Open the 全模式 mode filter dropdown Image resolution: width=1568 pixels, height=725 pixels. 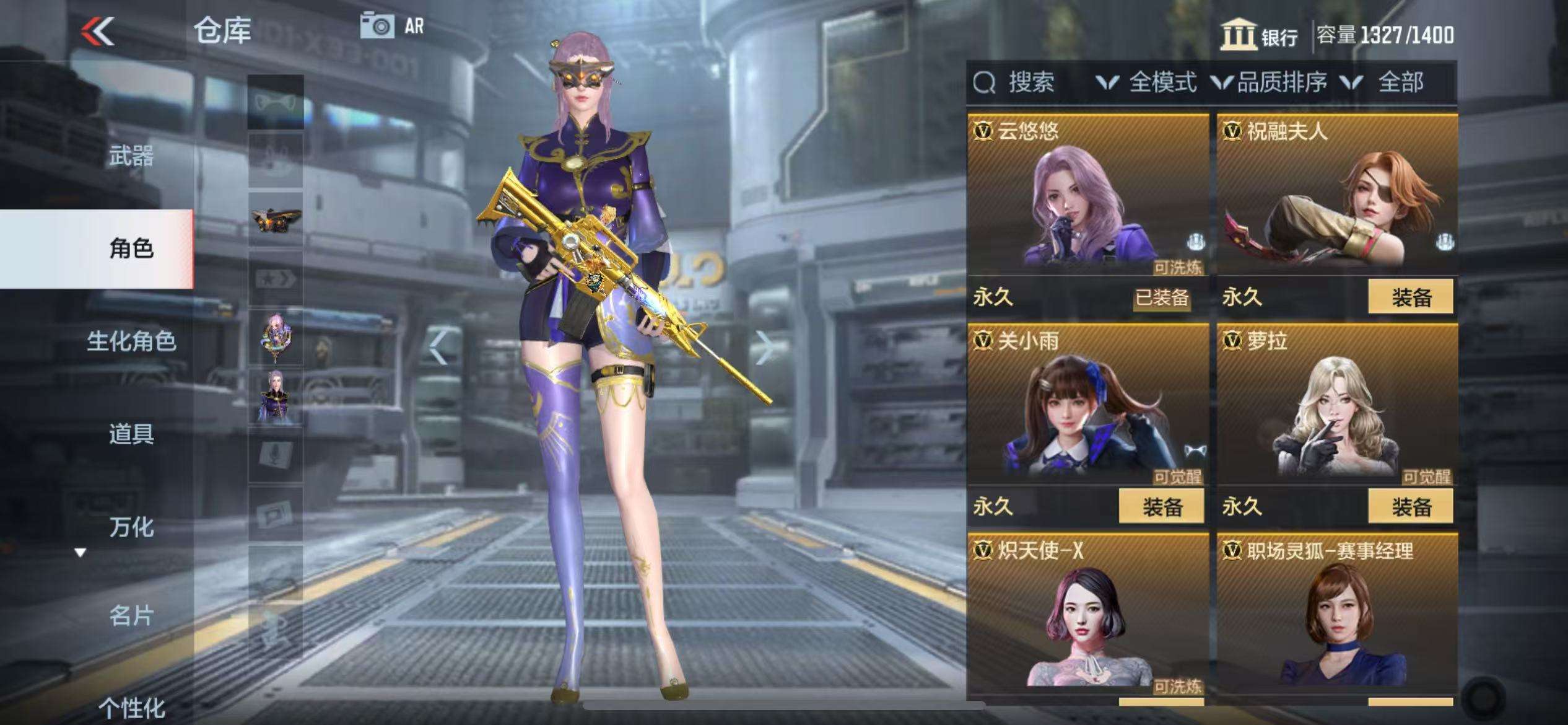[x=1148, y=82]
